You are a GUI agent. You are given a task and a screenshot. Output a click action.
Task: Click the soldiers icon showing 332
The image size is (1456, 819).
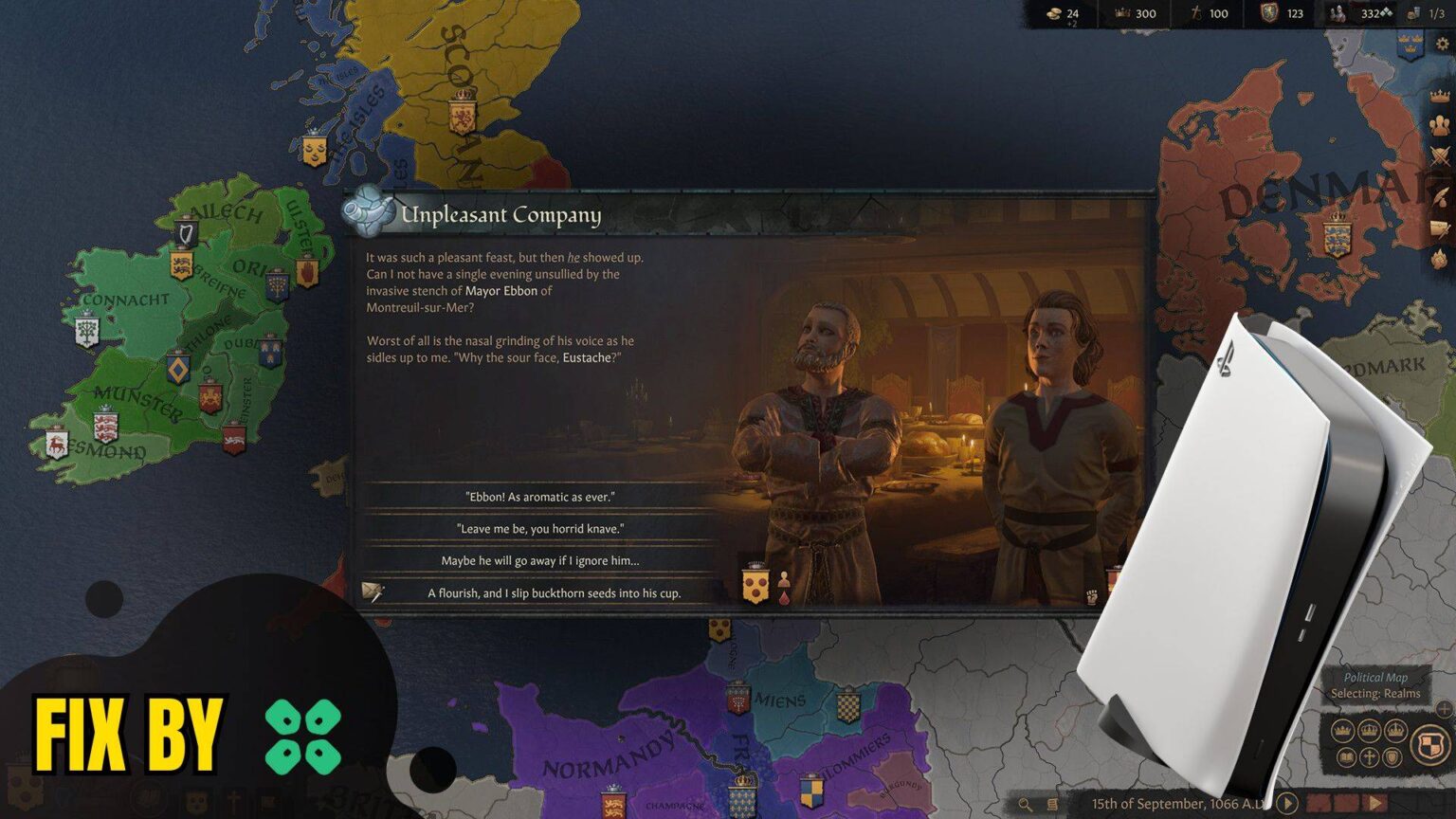(1338, 13)
